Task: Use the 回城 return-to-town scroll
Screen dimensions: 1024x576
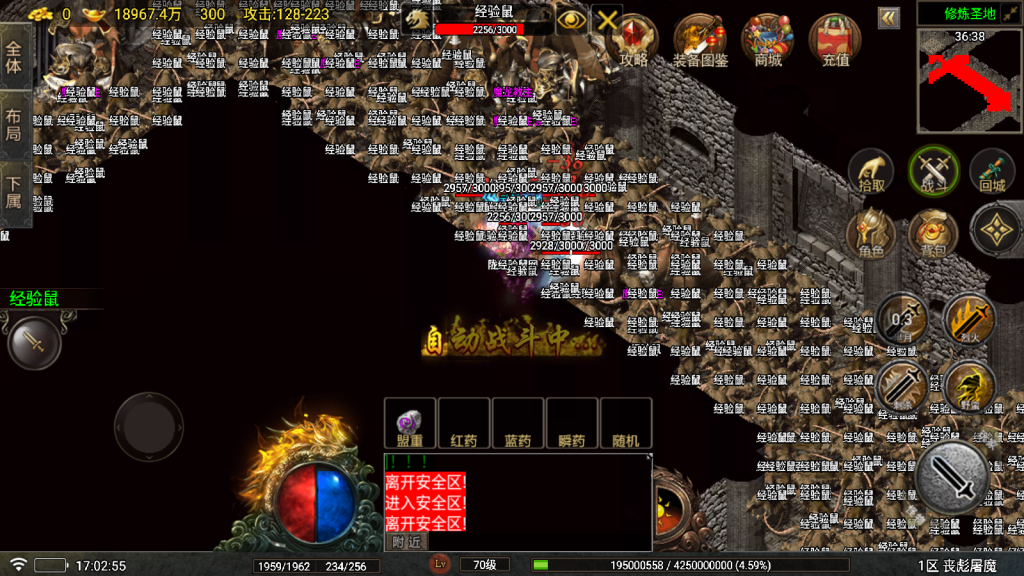Action: pos(992,172)
